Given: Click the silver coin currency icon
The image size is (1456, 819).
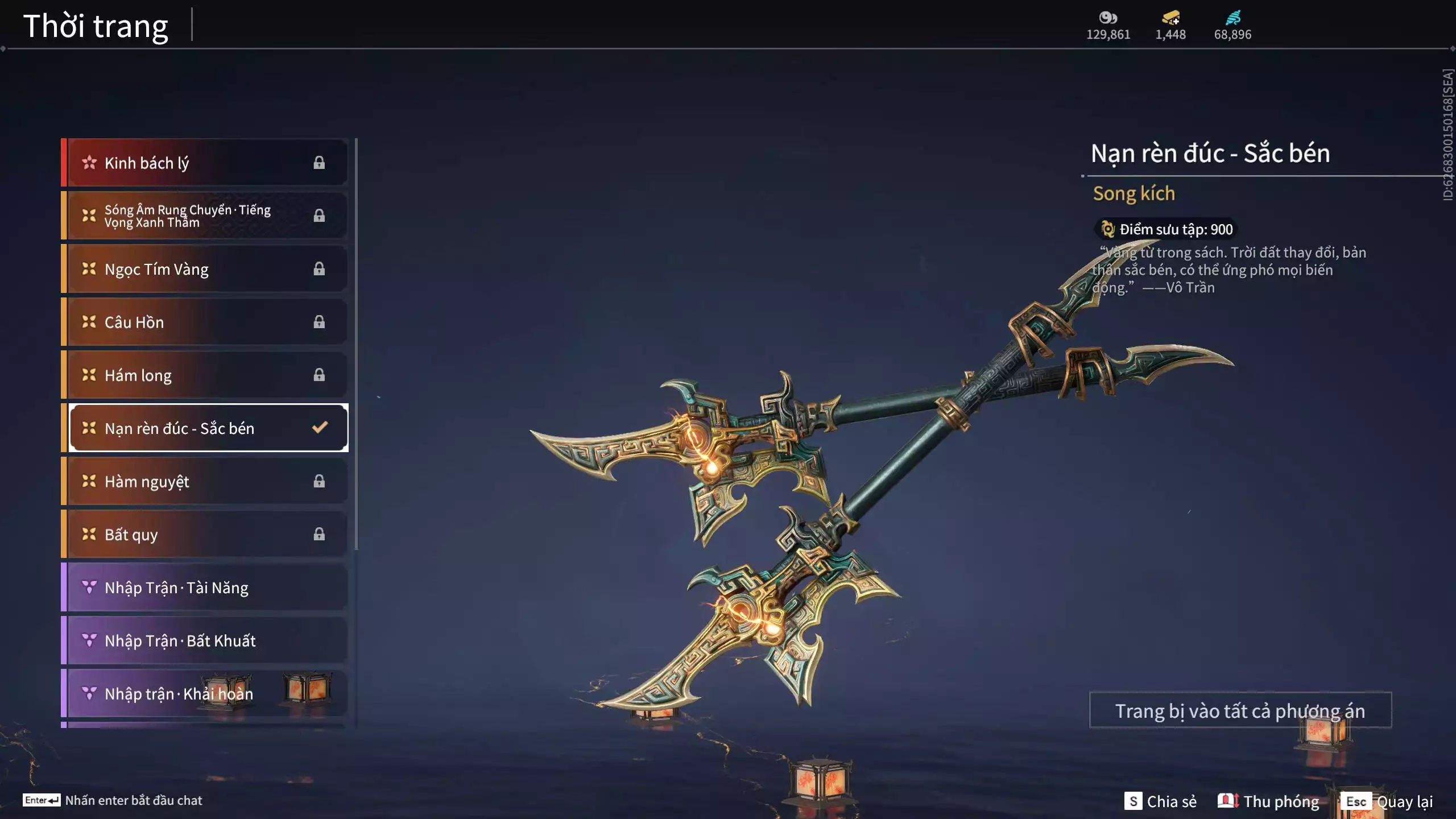Looking at the screenshot, I should tap(1108, 18).
